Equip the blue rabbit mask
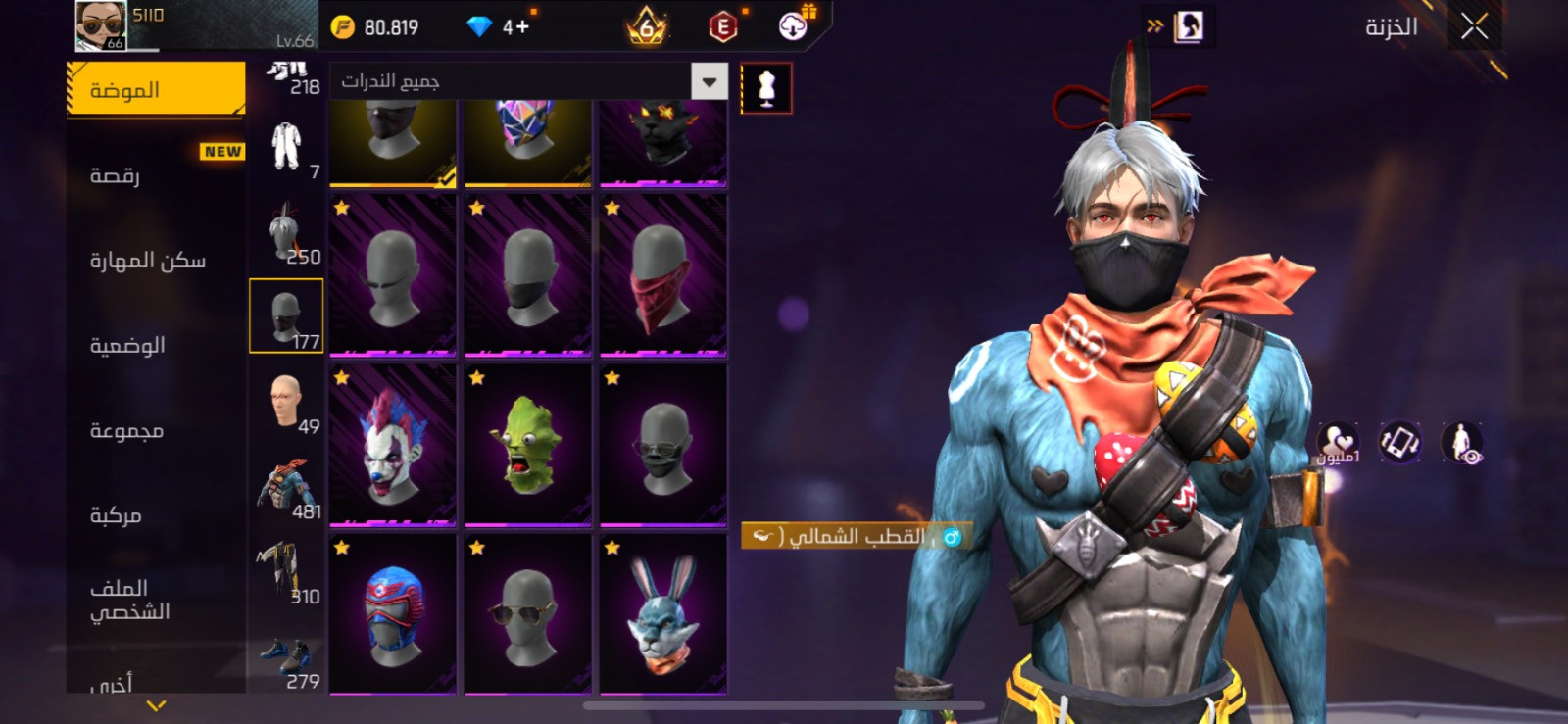This screenshot has height=724, width=1568. (x=663, y=615)
